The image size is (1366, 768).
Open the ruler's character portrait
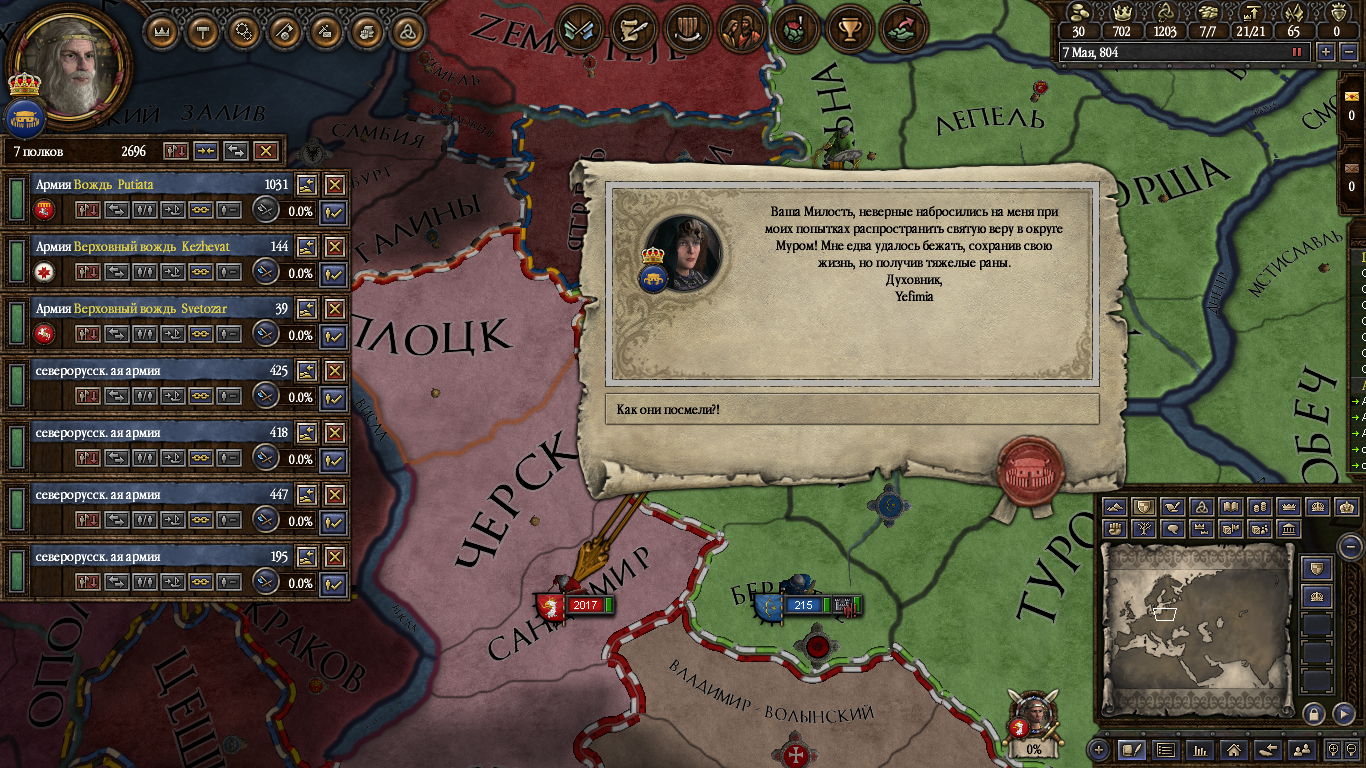[68, 67]
